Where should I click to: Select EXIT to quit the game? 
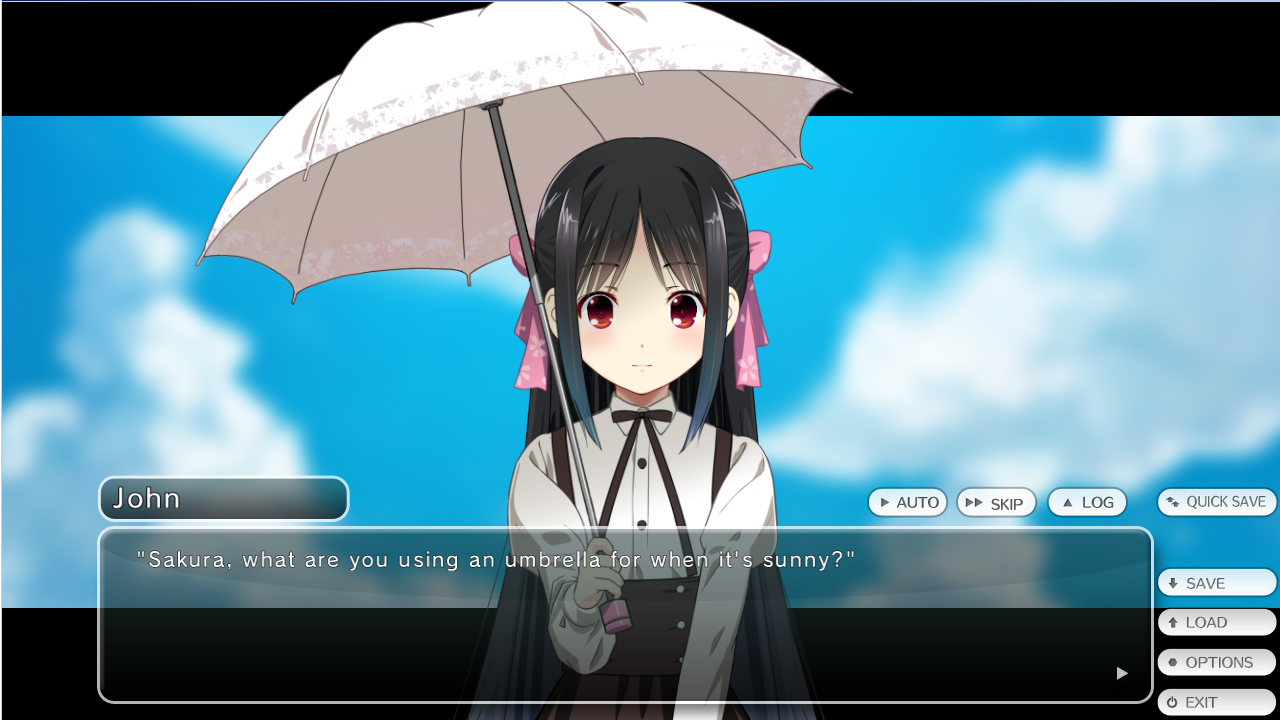(x=1217, y=702)
